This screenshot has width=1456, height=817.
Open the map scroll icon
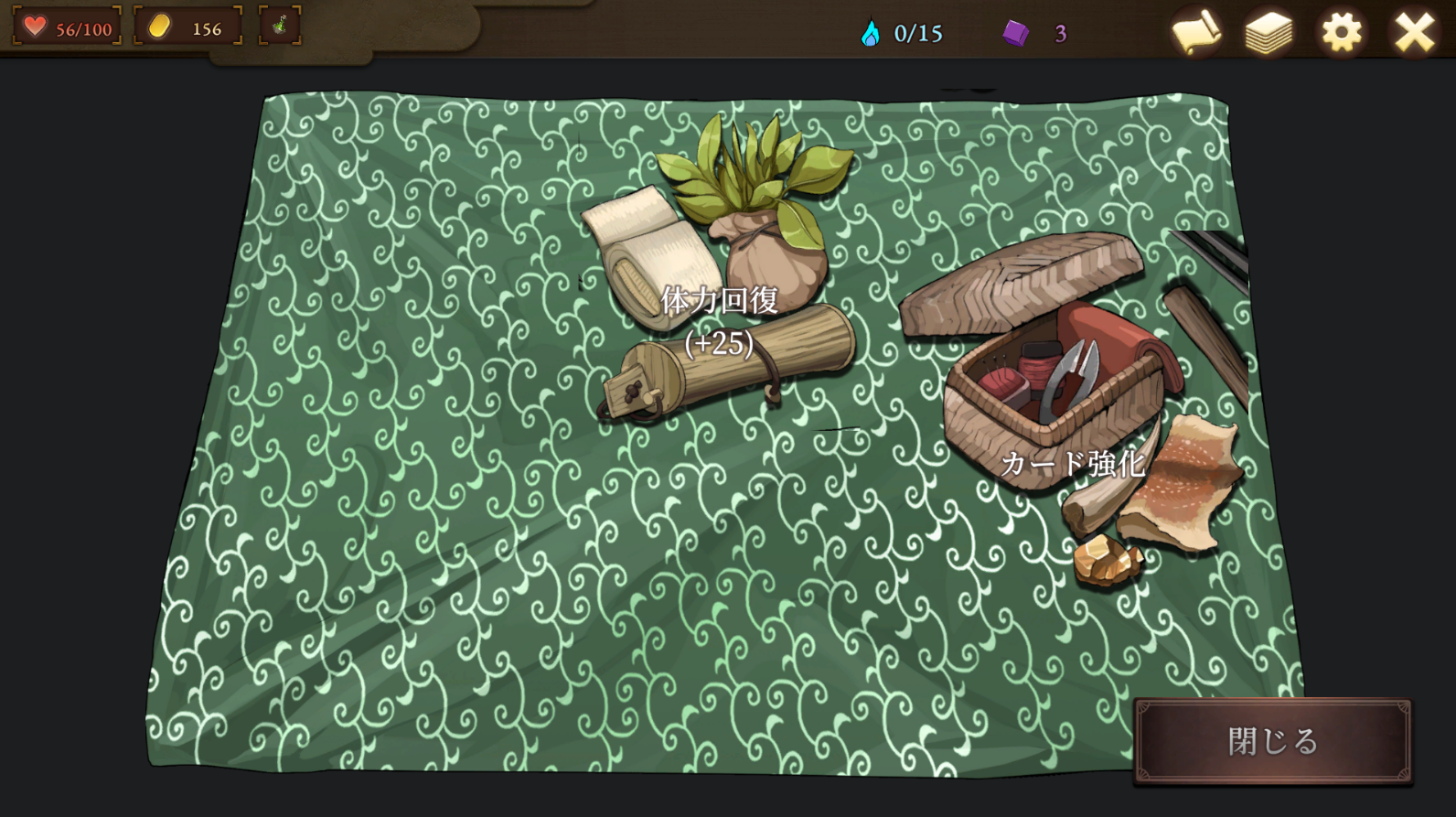pos(1196,34)
